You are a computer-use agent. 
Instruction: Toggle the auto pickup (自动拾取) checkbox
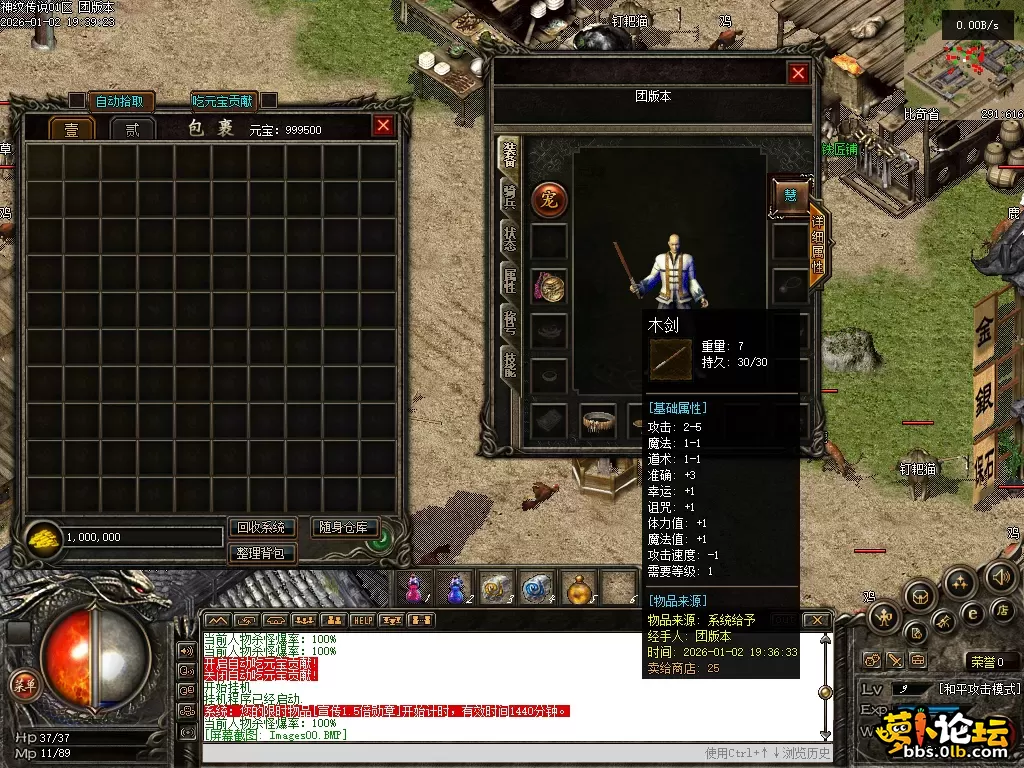[77, 101]
